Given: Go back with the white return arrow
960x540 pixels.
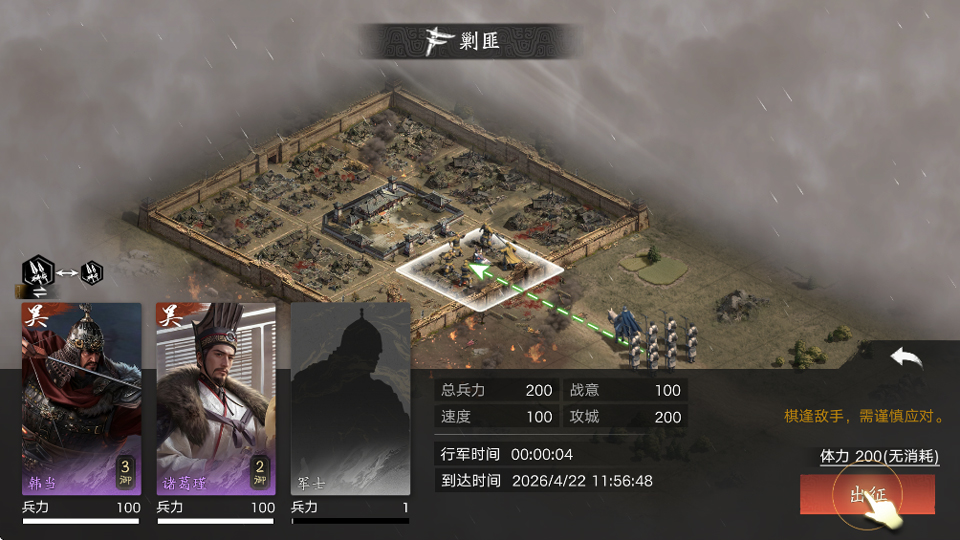Looking at the screenshot, I should coord(906,357).
